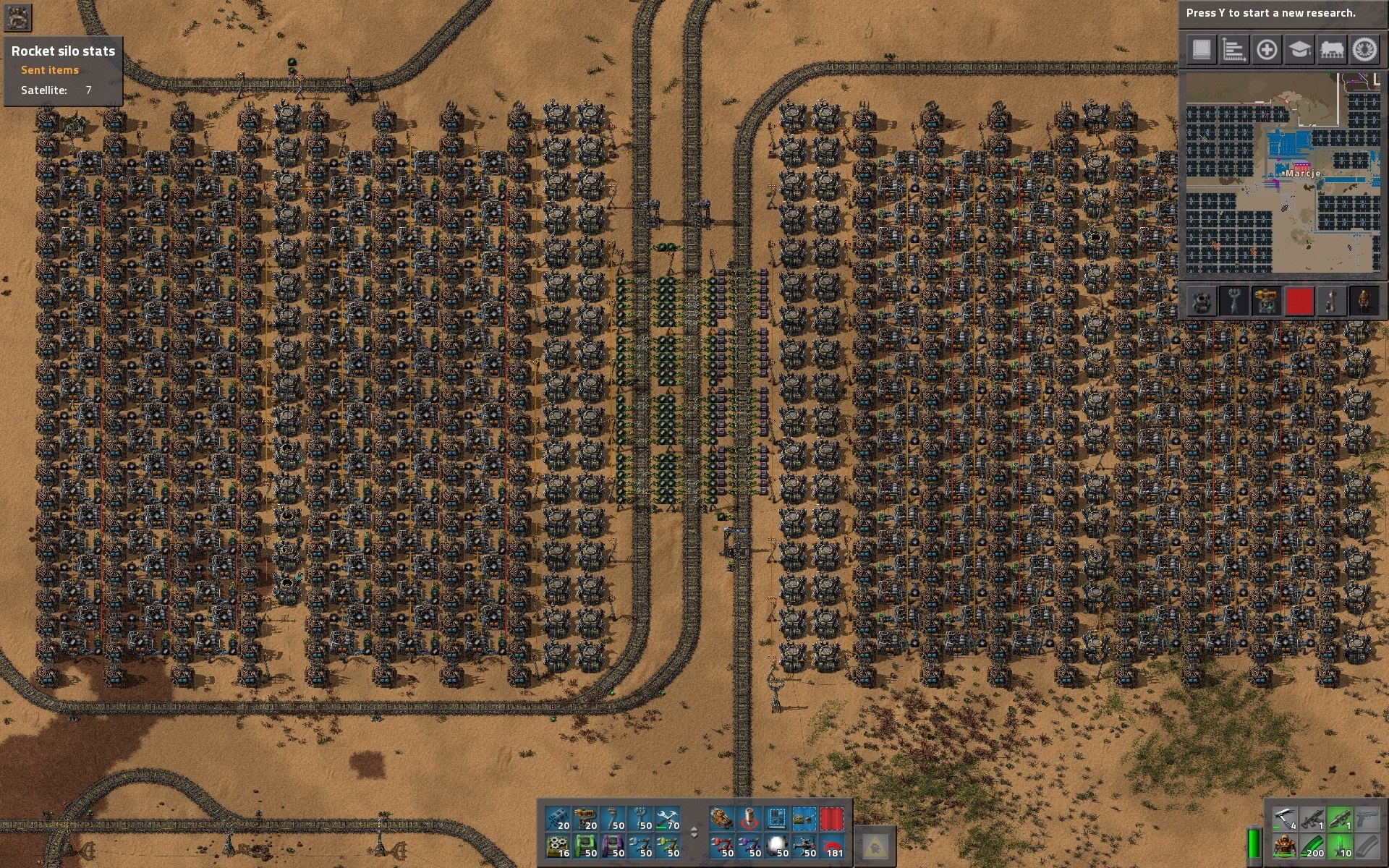Screen dimensions: 1389x868
Task: Select the rocket launcher weapon slot
Action: (1339, 820)
